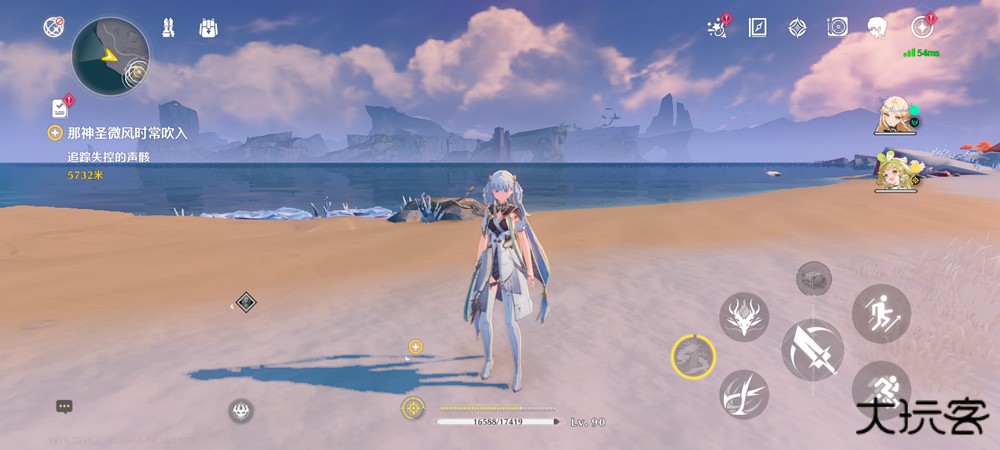Tap the sword basic attack button
1000x450 pixels.
812,350
